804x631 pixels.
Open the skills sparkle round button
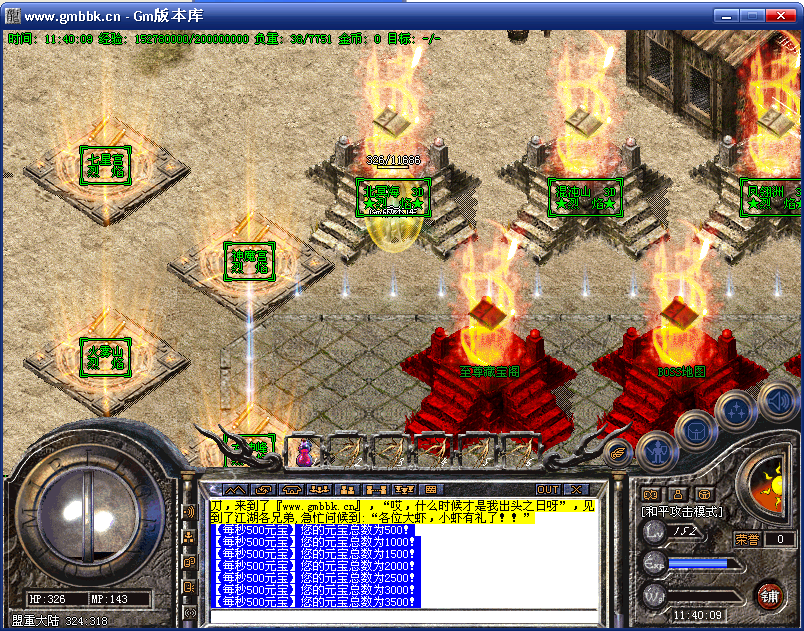pos(737,409)
